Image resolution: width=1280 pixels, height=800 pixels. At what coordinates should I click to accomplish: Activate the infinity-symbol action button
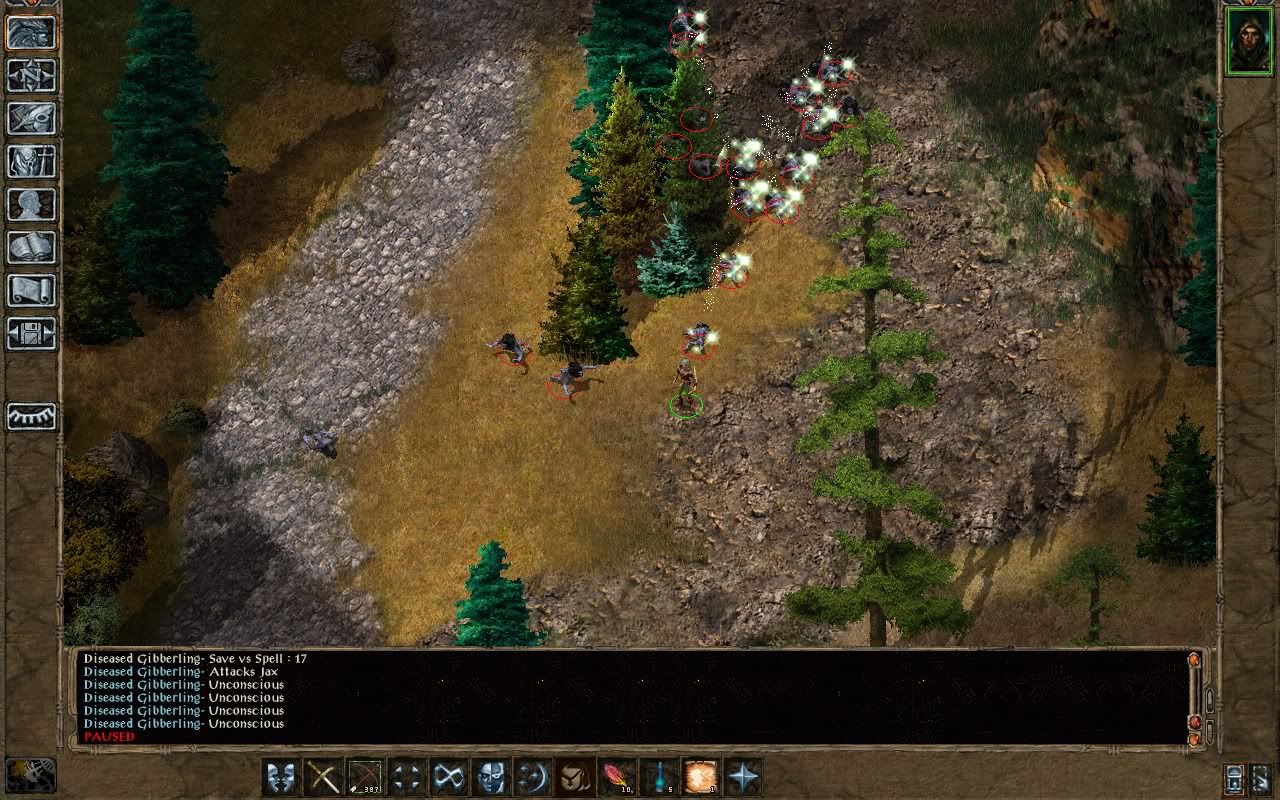click(448, 777)
